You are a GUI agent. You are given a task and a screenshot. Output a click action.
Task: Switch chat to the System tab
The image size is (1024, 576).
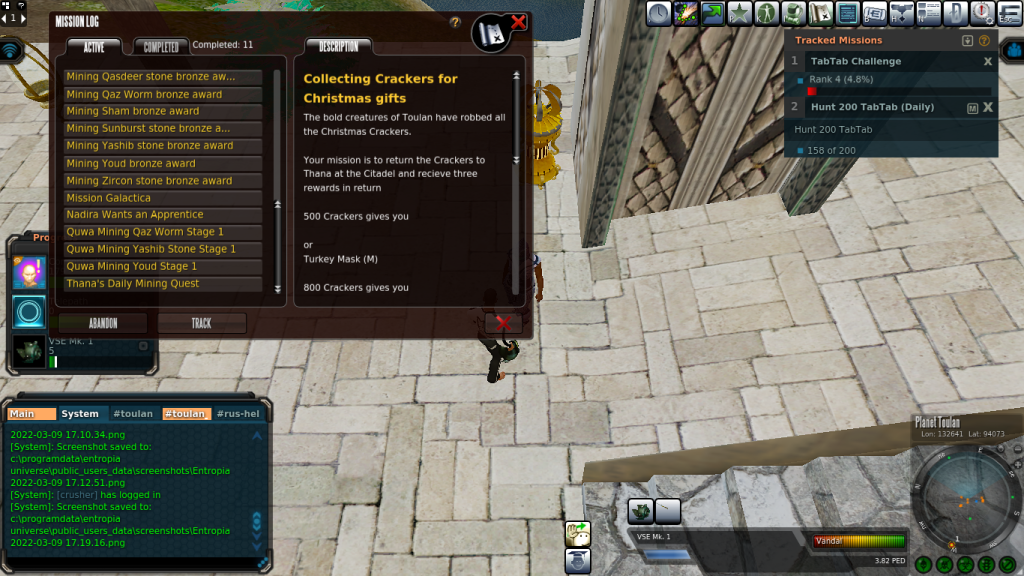pyautogui.click(x=80, y=414)
